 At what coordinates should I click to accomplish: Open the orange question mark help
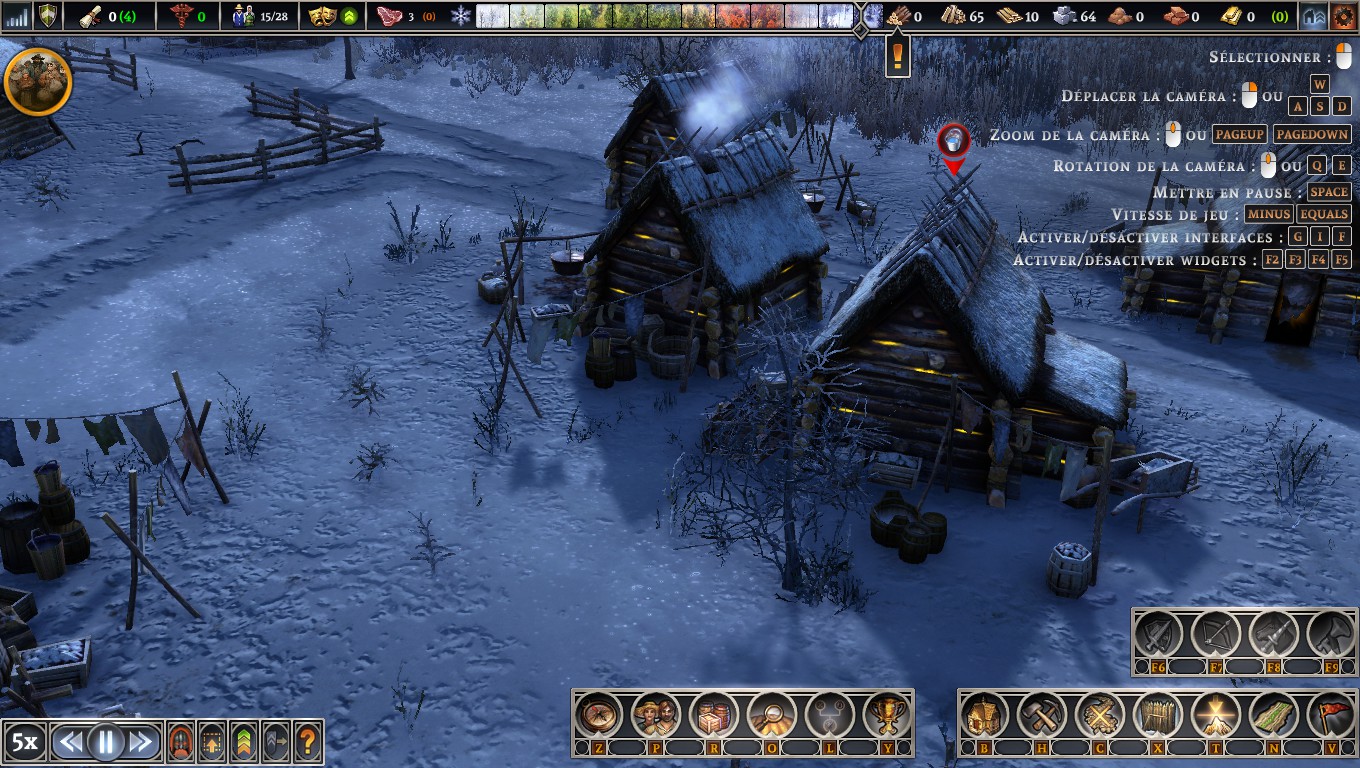[308, 742]
